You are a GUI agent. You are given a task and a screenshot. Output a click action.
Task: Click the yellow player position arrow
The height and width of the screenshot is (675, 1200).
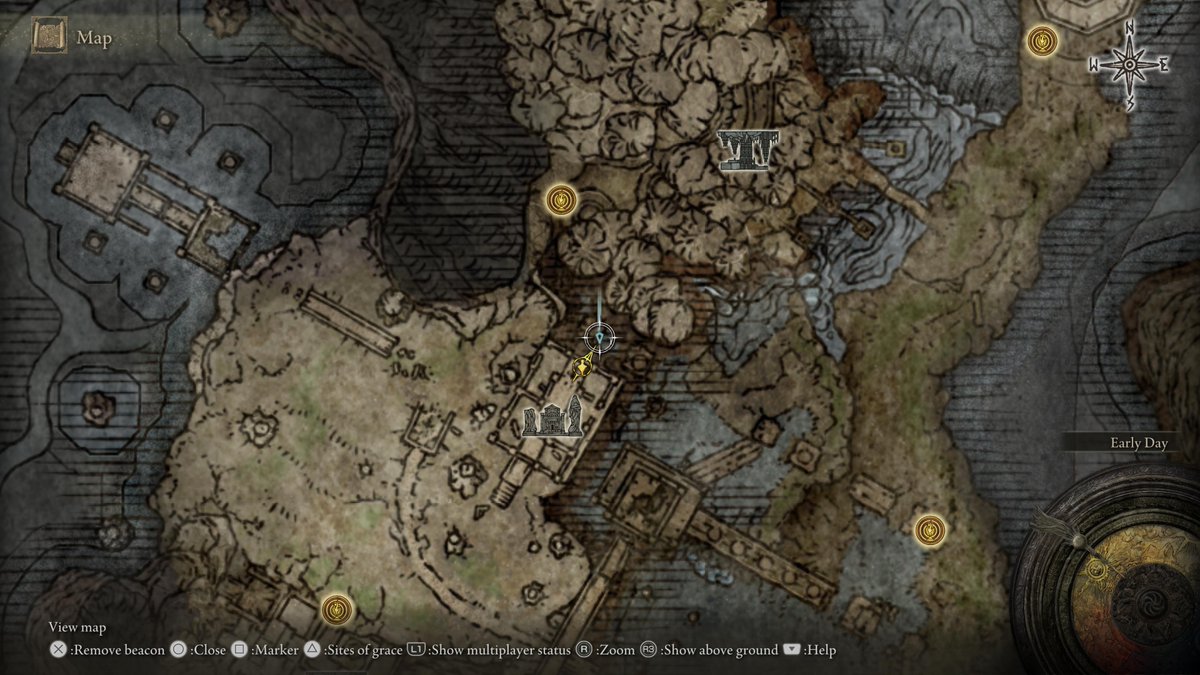tap(579, 369)
